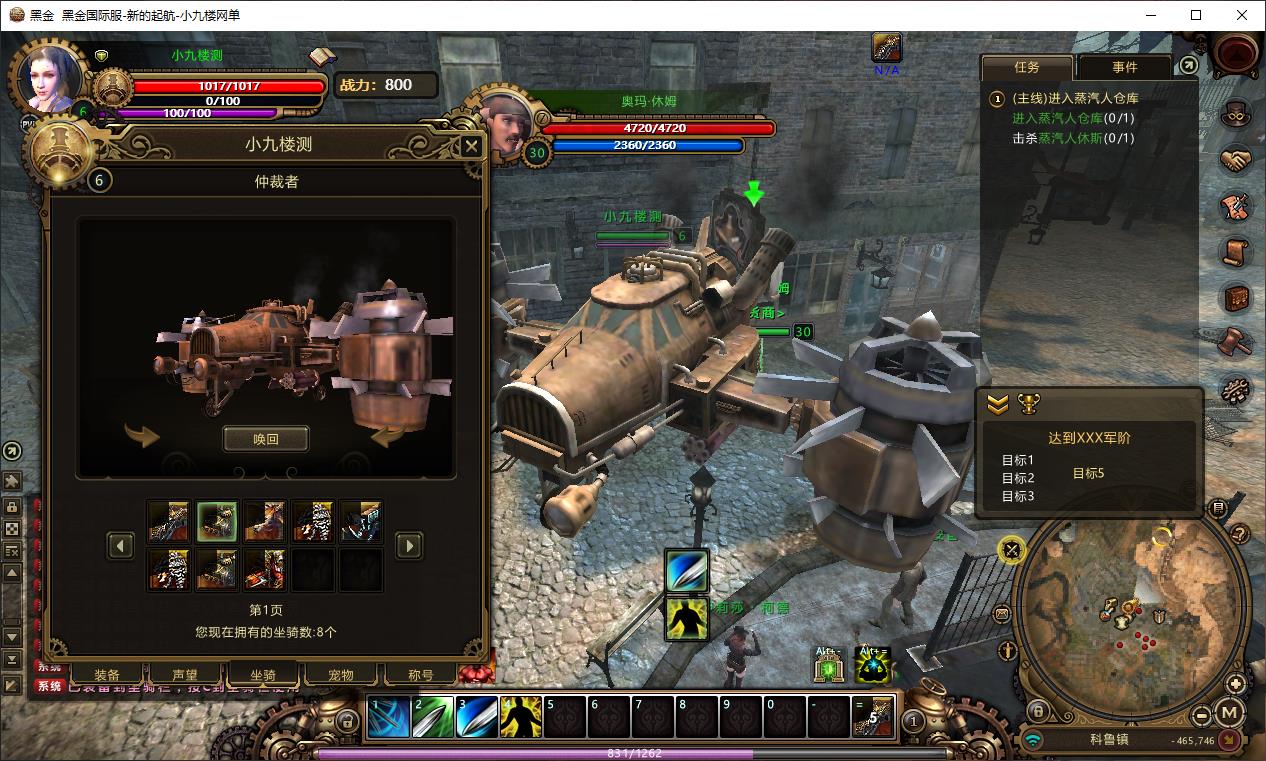
Task: Go to the next mount page
Action: [408, 545]
